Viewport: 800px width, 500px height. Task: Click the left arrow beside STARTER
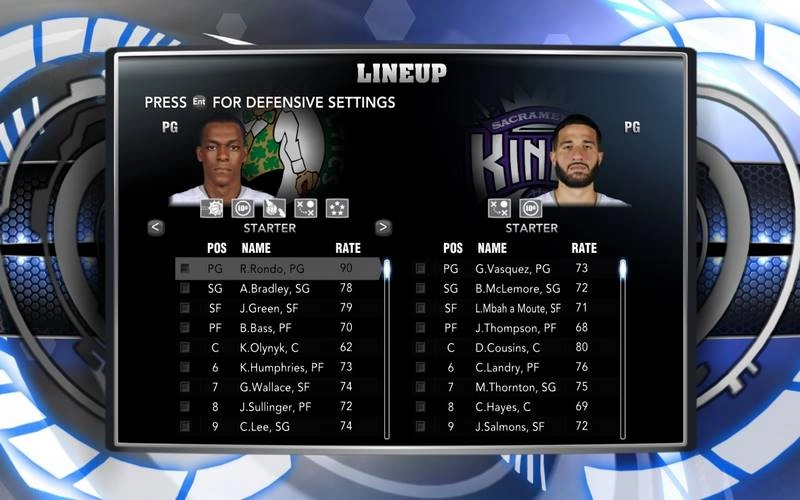(x=156, y=227)
